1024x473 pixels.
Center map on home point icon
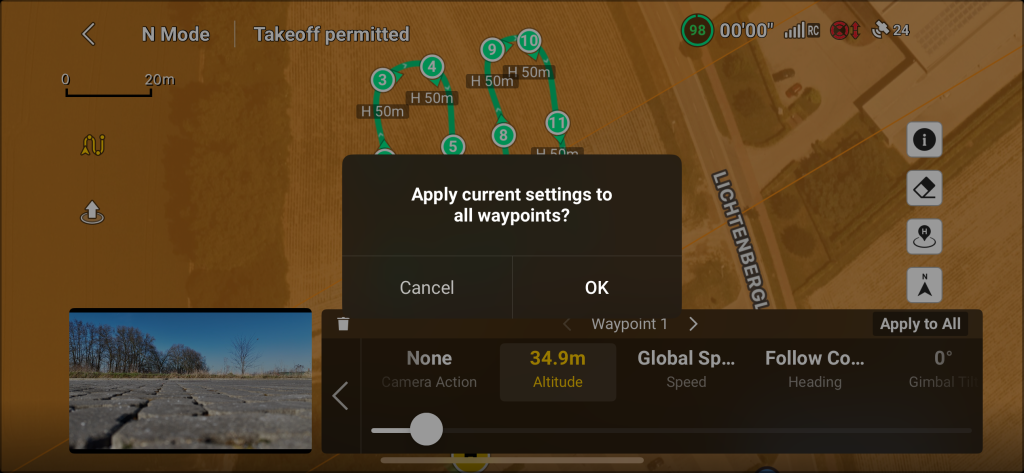(x=924, y=237)
